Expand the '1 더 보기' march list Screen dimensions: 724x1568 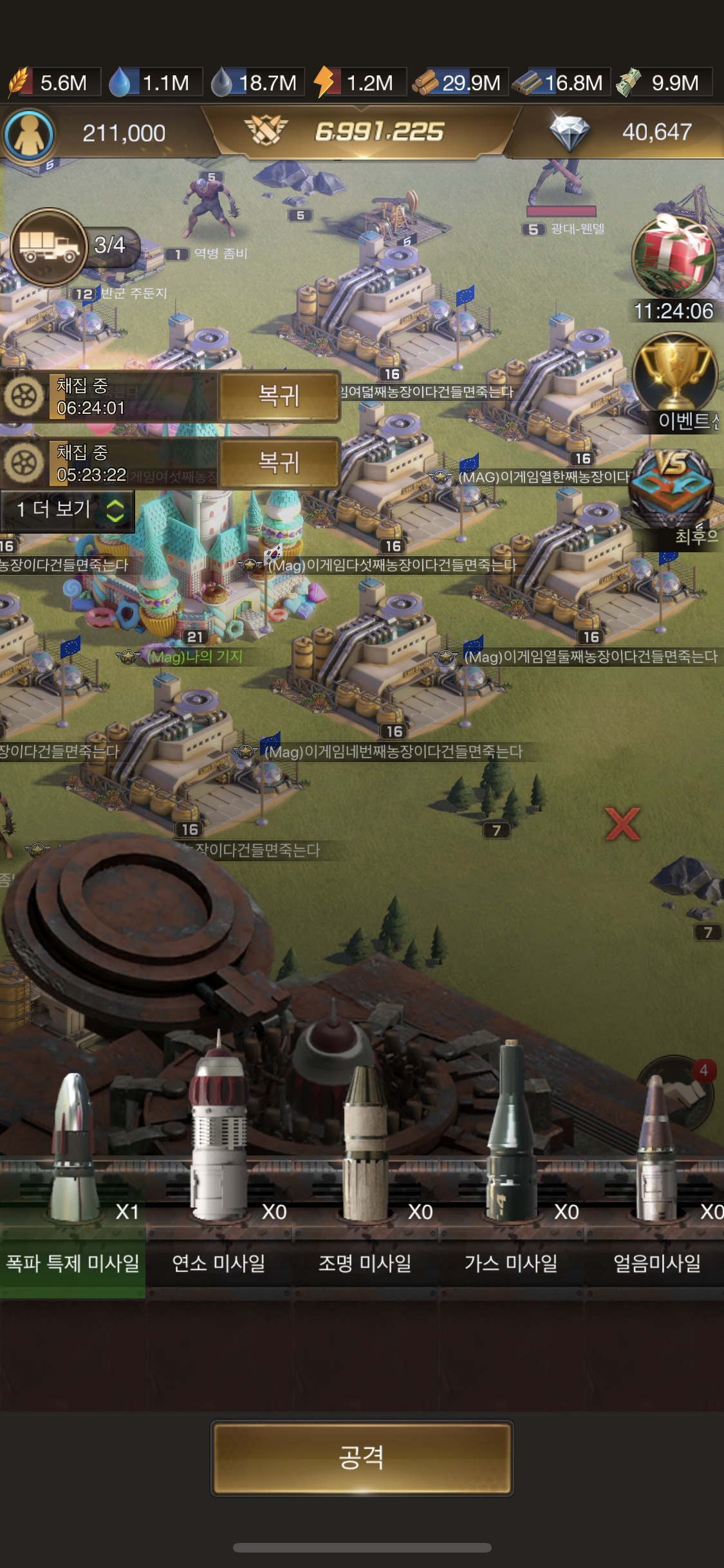pos(68,510)
